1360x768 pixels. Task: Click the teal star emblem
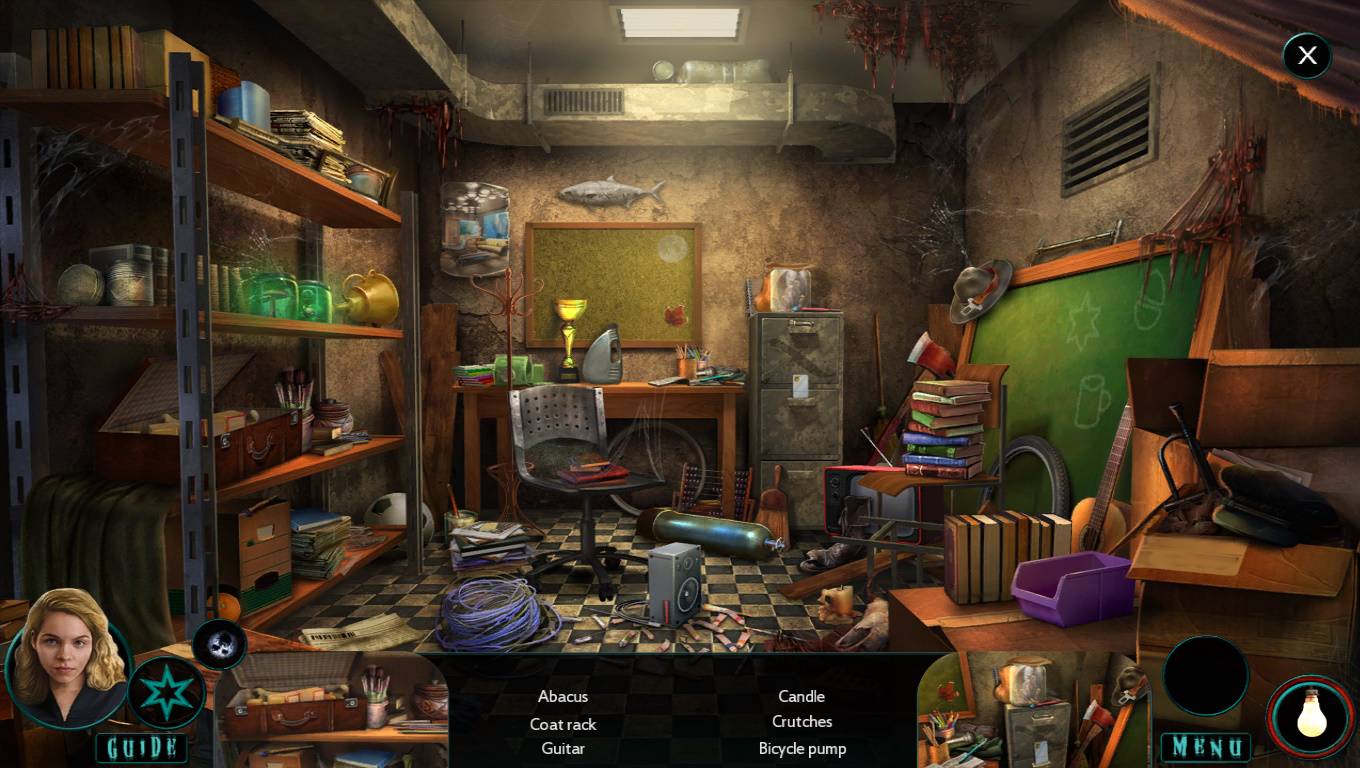[166, 691]
